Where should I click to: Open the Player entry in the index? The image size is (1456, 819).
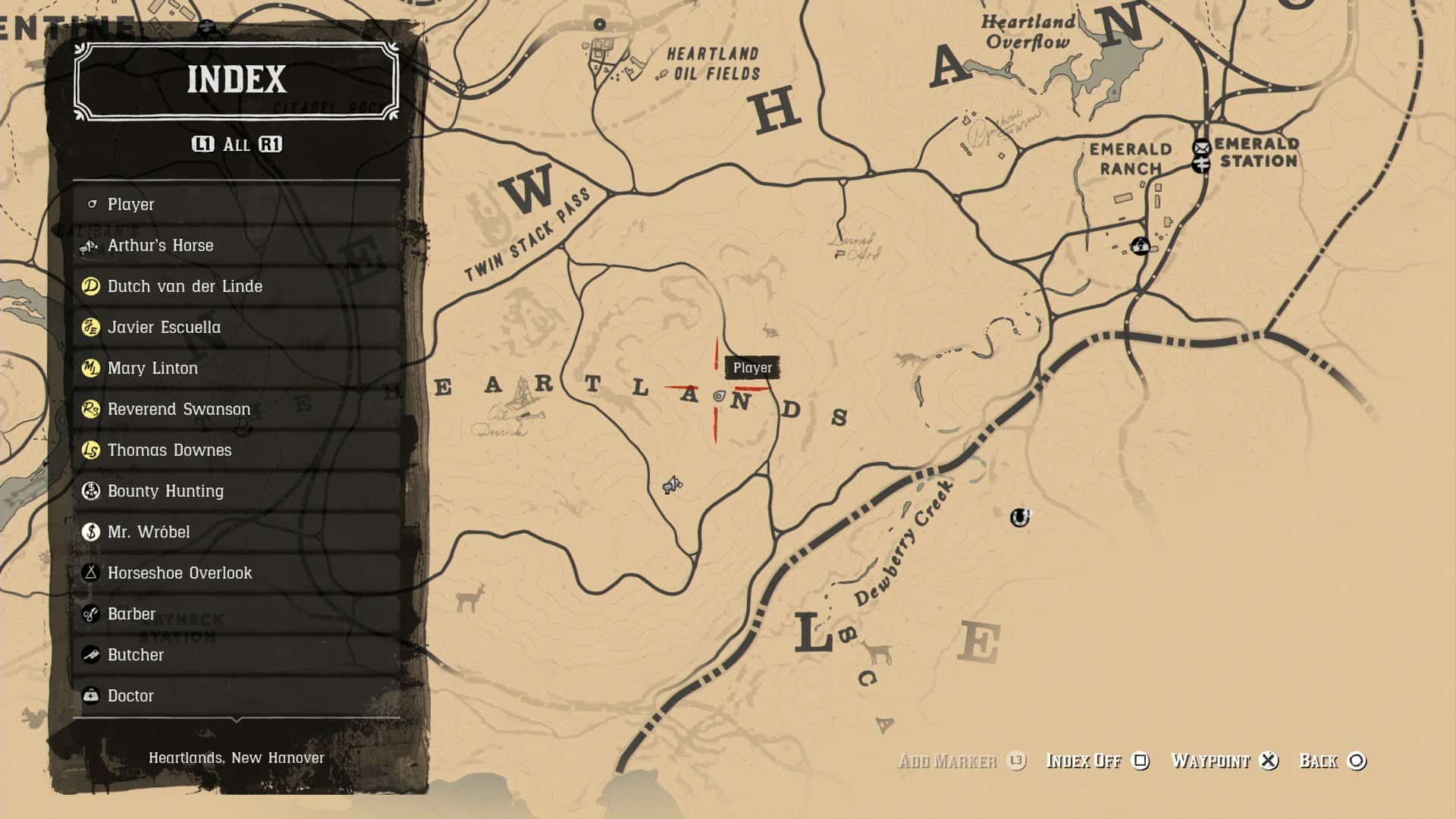tap(129, 204)
